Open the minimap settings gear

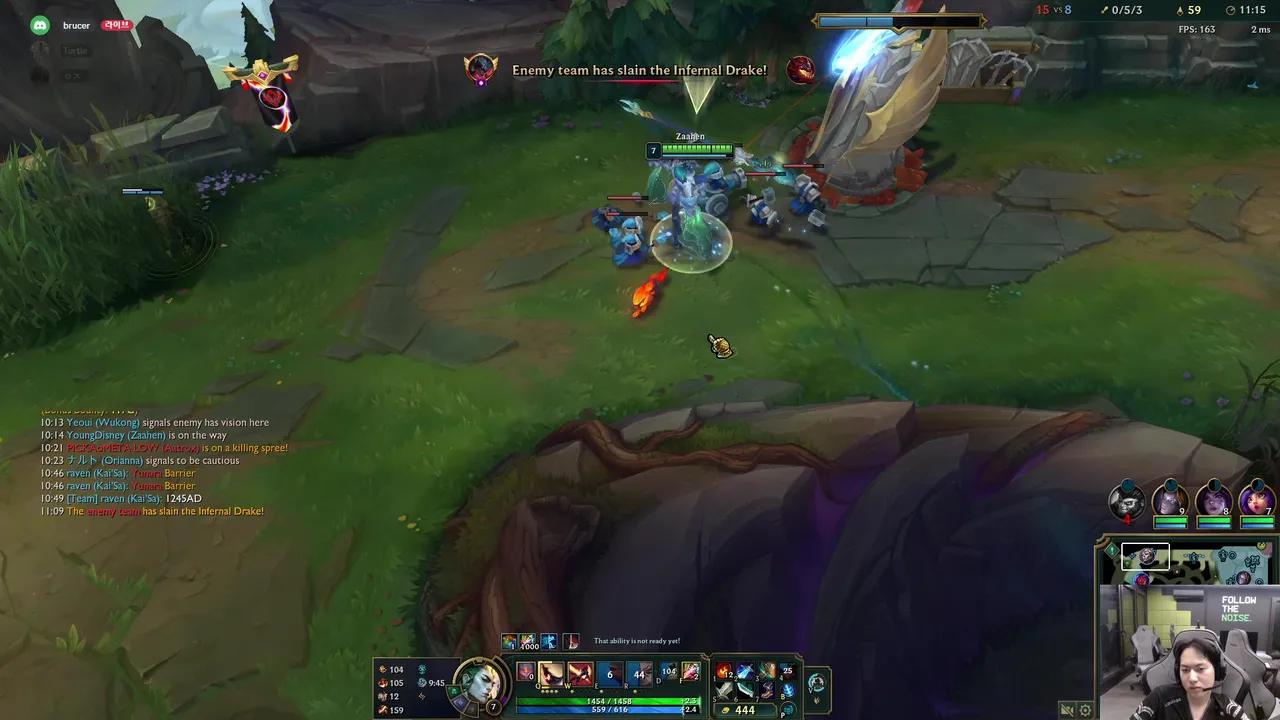[1085, 710]
